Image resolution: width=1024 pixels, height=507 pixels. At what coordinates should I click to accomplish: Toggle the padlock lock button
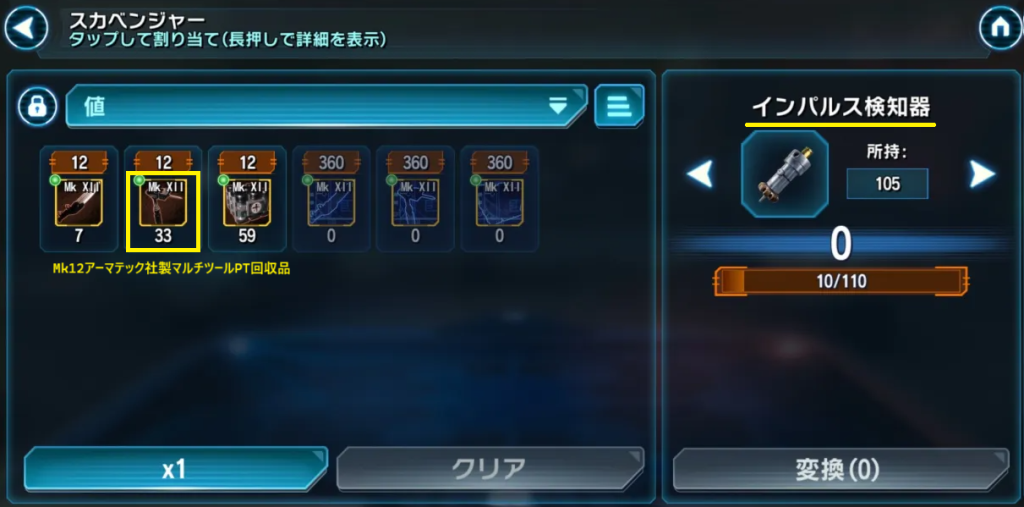pos(37,106)
